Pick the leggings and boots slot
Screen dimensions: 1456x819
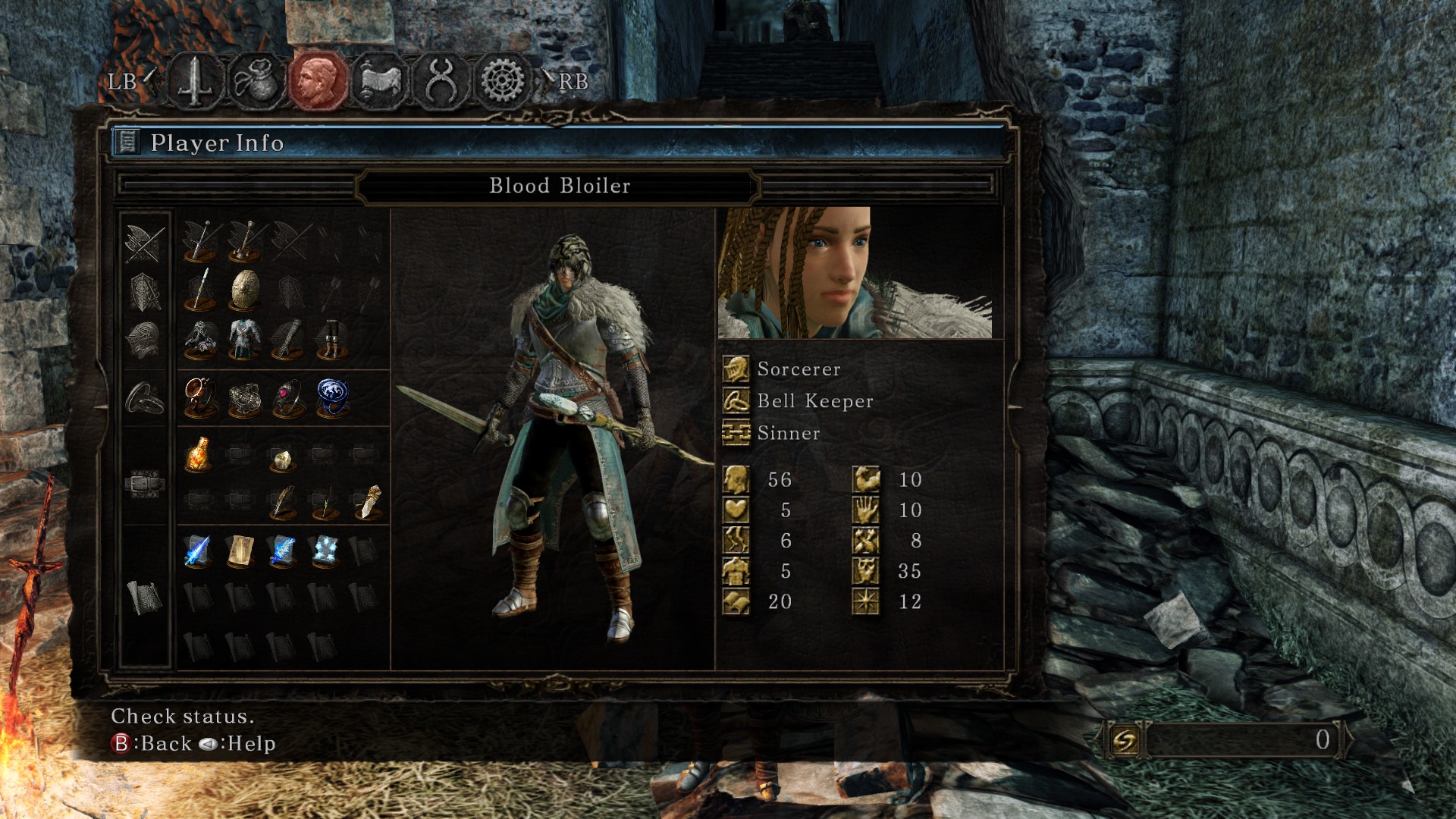pos(331,339)
